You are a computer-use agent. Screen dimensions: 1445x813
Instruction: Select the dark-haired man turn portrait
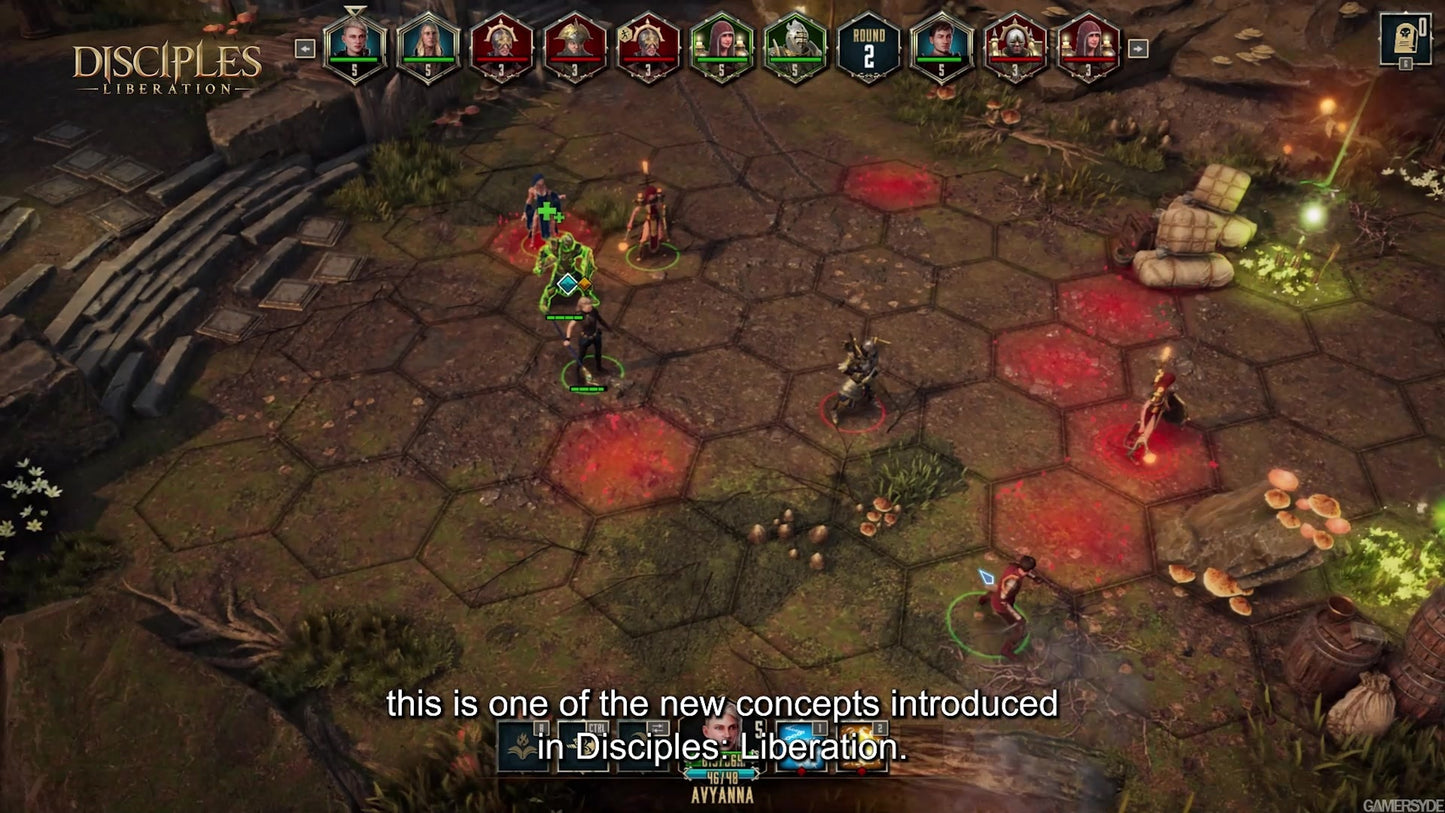(x=941, y=46)
